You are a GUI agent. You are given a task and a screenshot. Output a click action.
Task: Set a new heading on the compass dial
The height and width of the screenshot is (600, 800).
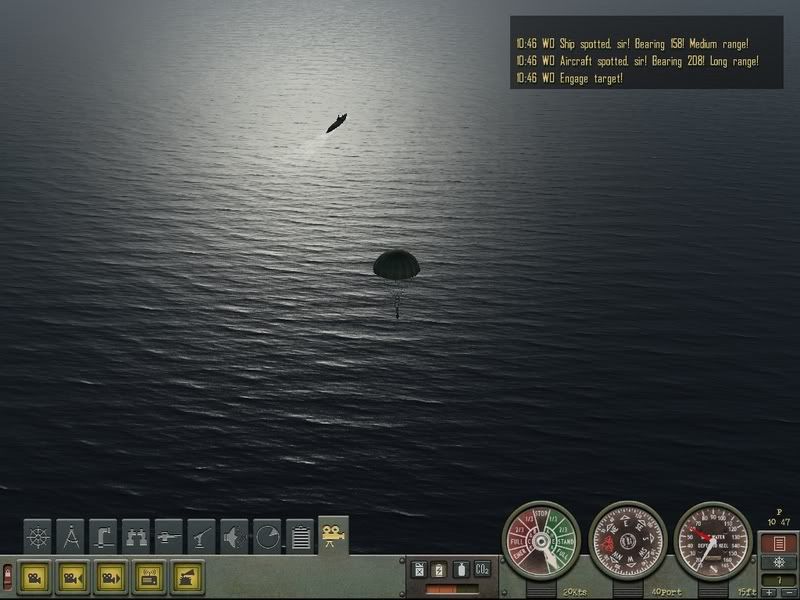628,542
